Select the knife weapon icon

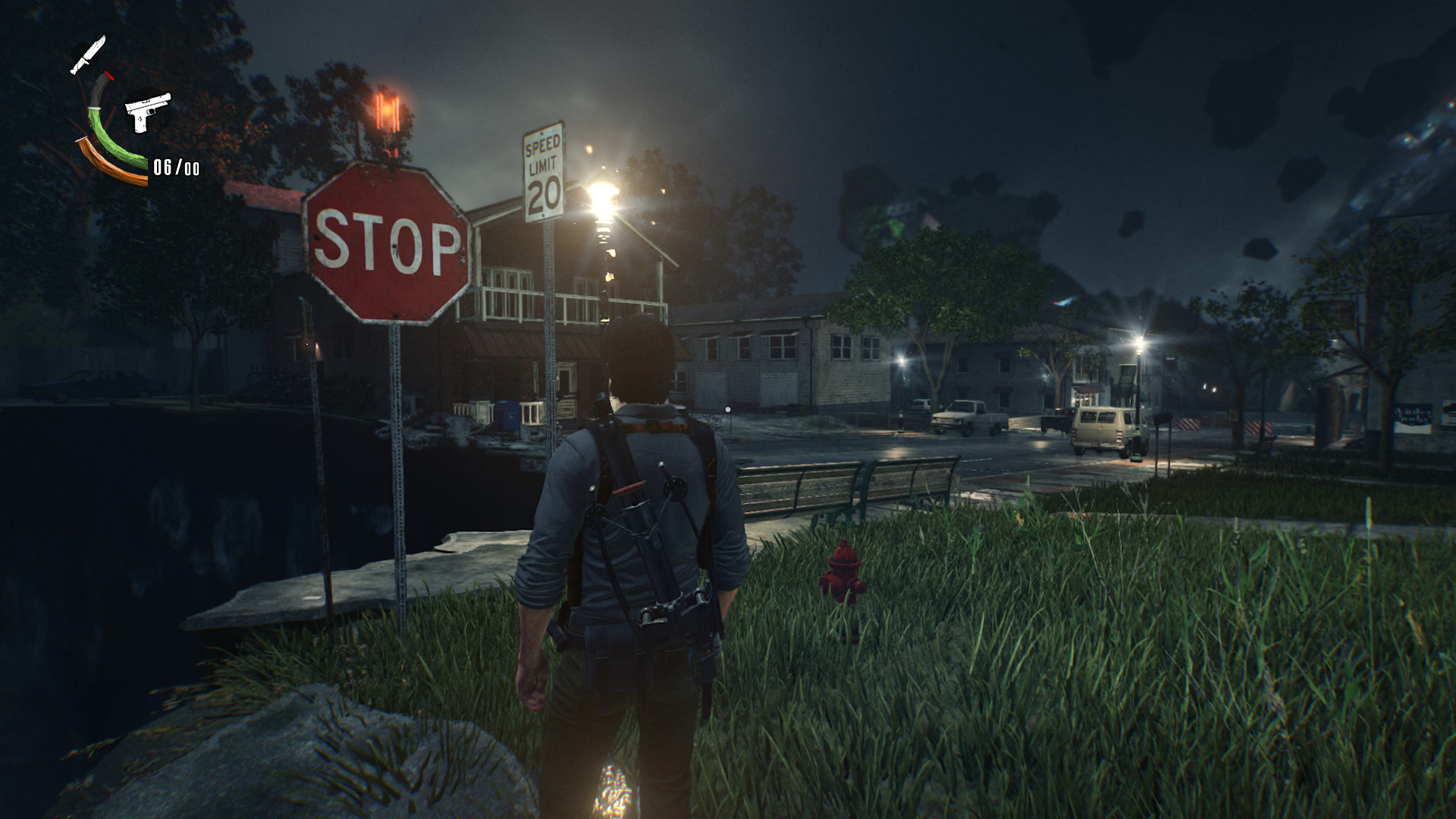click(x=88, y=55)
